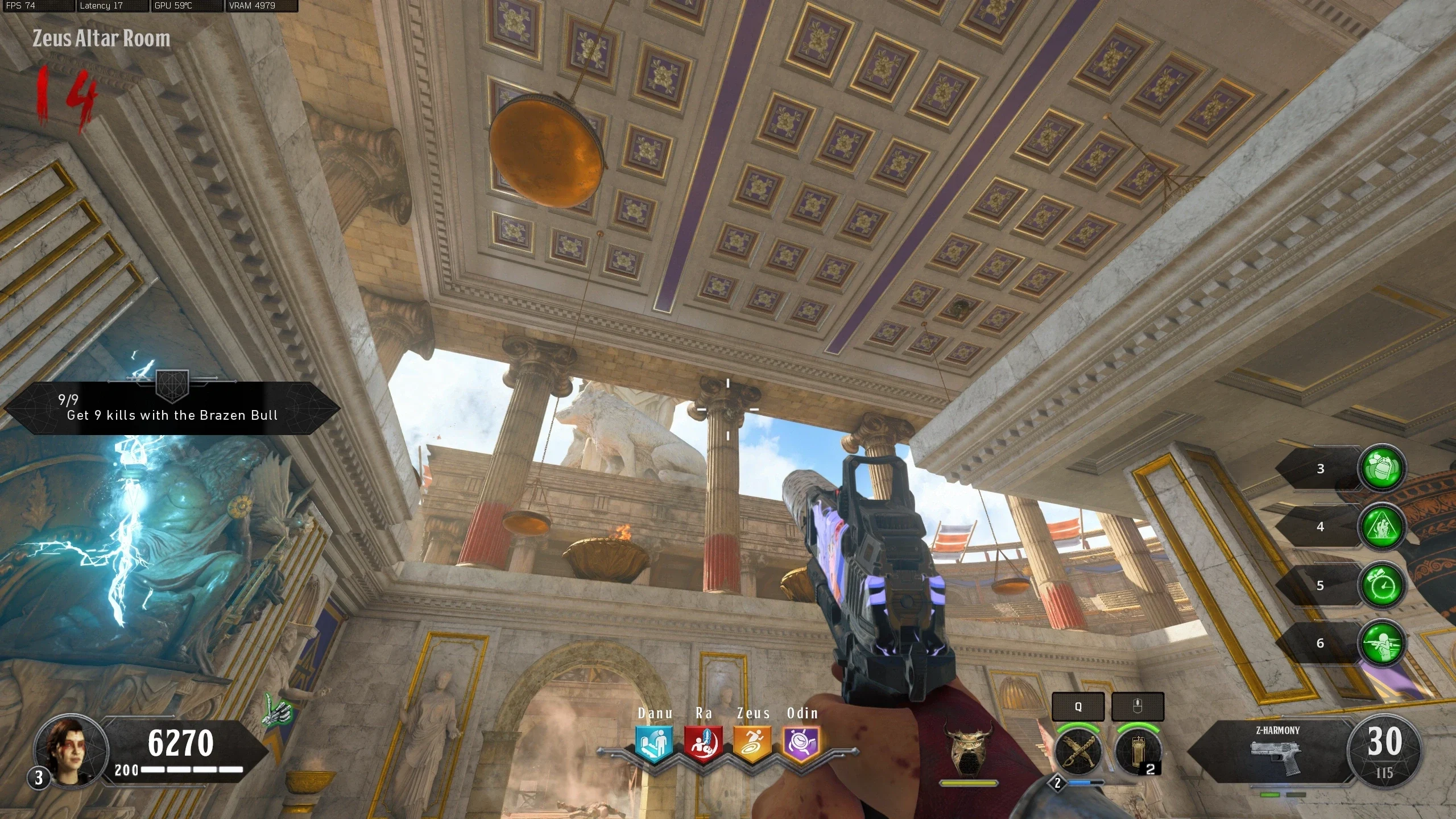1456x819 pixels.
Task: Select the Z-Harmony weapon panel
Action: pyautogui.click(x=1275, y=752)
